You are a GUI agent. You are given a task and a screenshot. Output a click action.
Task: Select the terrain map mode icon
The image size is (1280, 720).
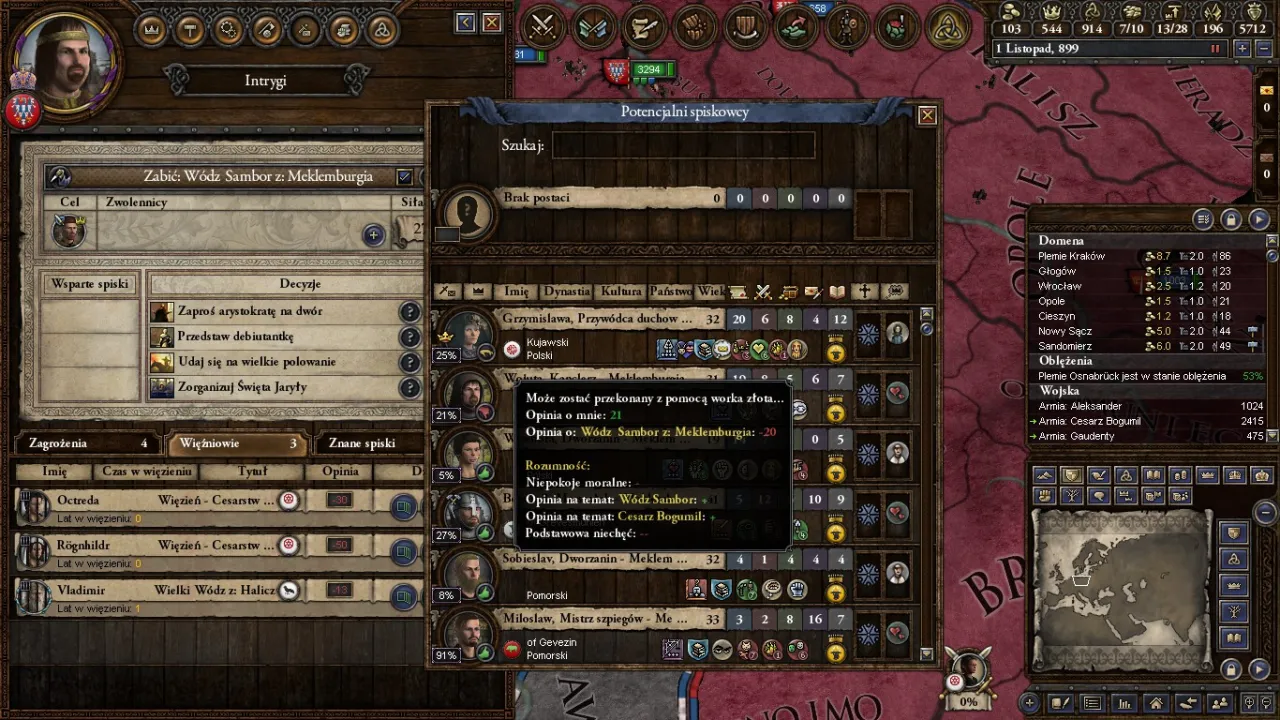[1044, 473]
